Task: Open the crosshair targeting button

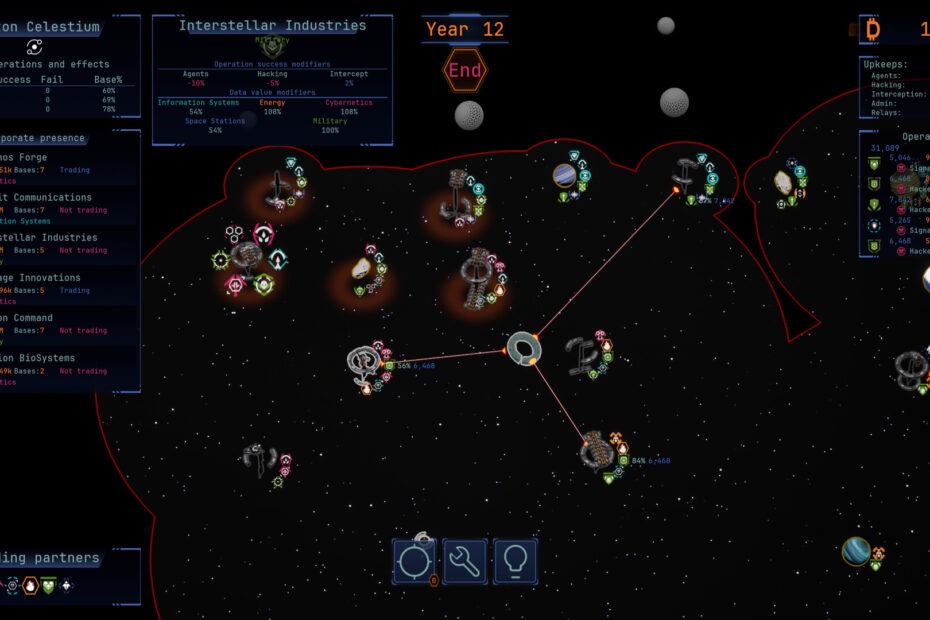Action: pyautogui.click(x=414, y=561)
